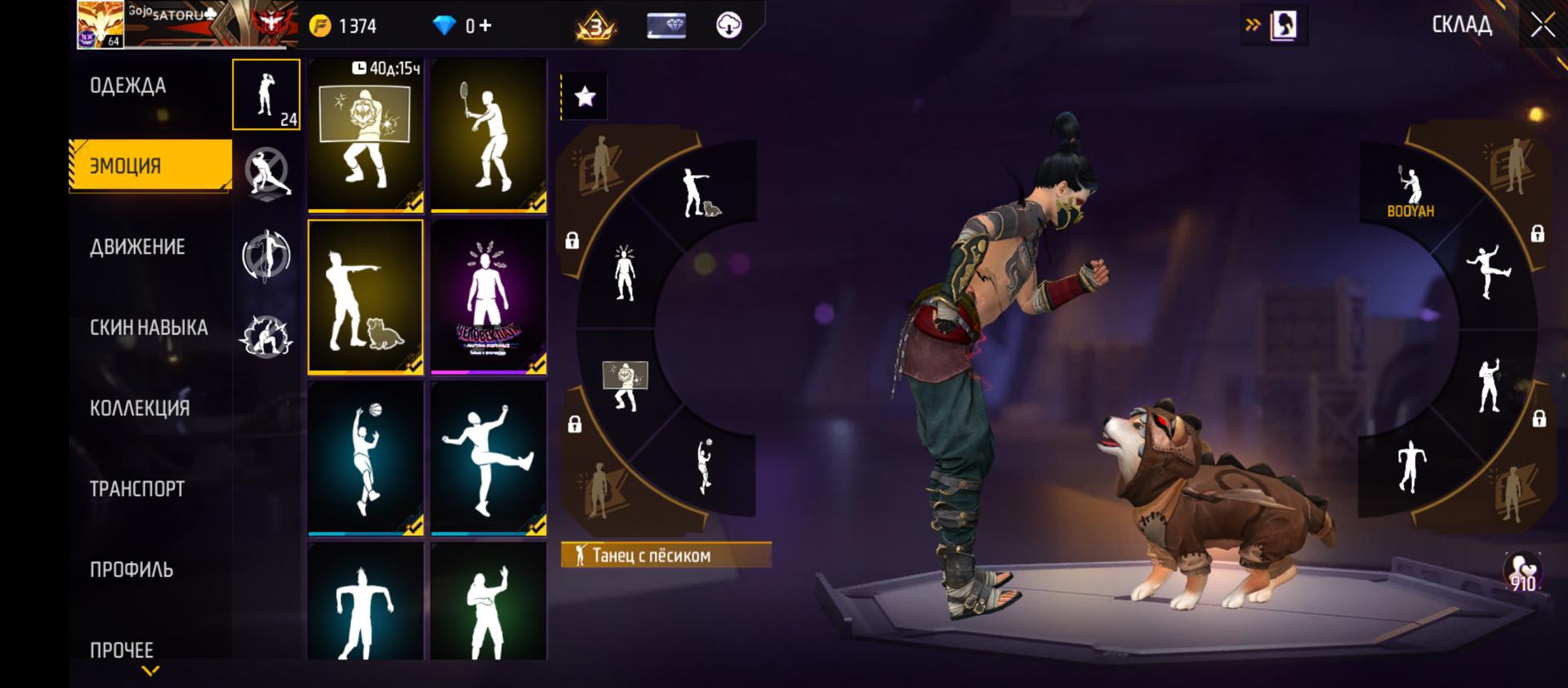Add diamonds with the plus button
The width and height of the screenshot is (1568, 688).
485,26
